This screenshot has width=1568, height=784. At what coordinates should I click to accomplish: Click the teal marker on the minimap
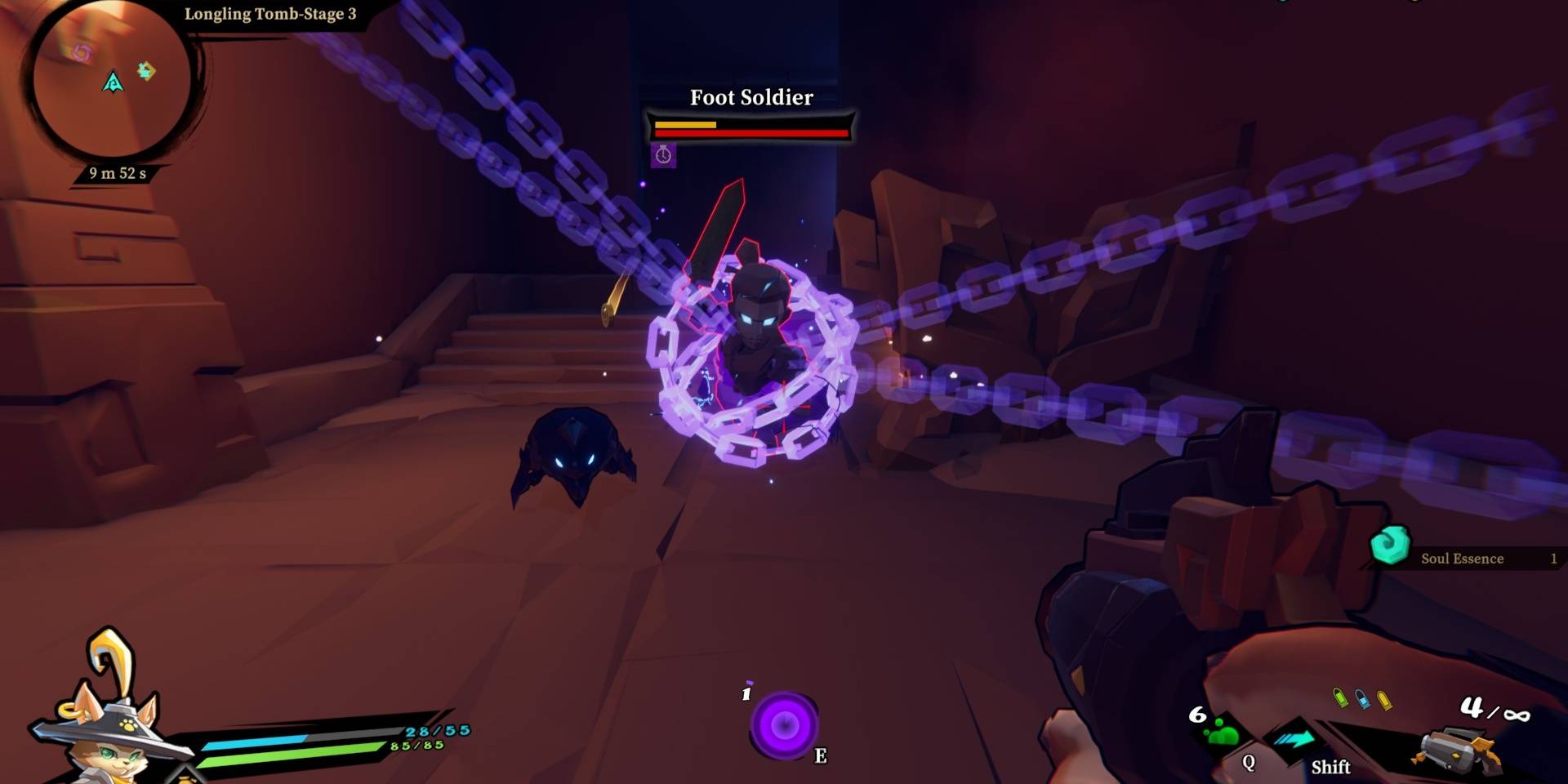tap(146, 71)
